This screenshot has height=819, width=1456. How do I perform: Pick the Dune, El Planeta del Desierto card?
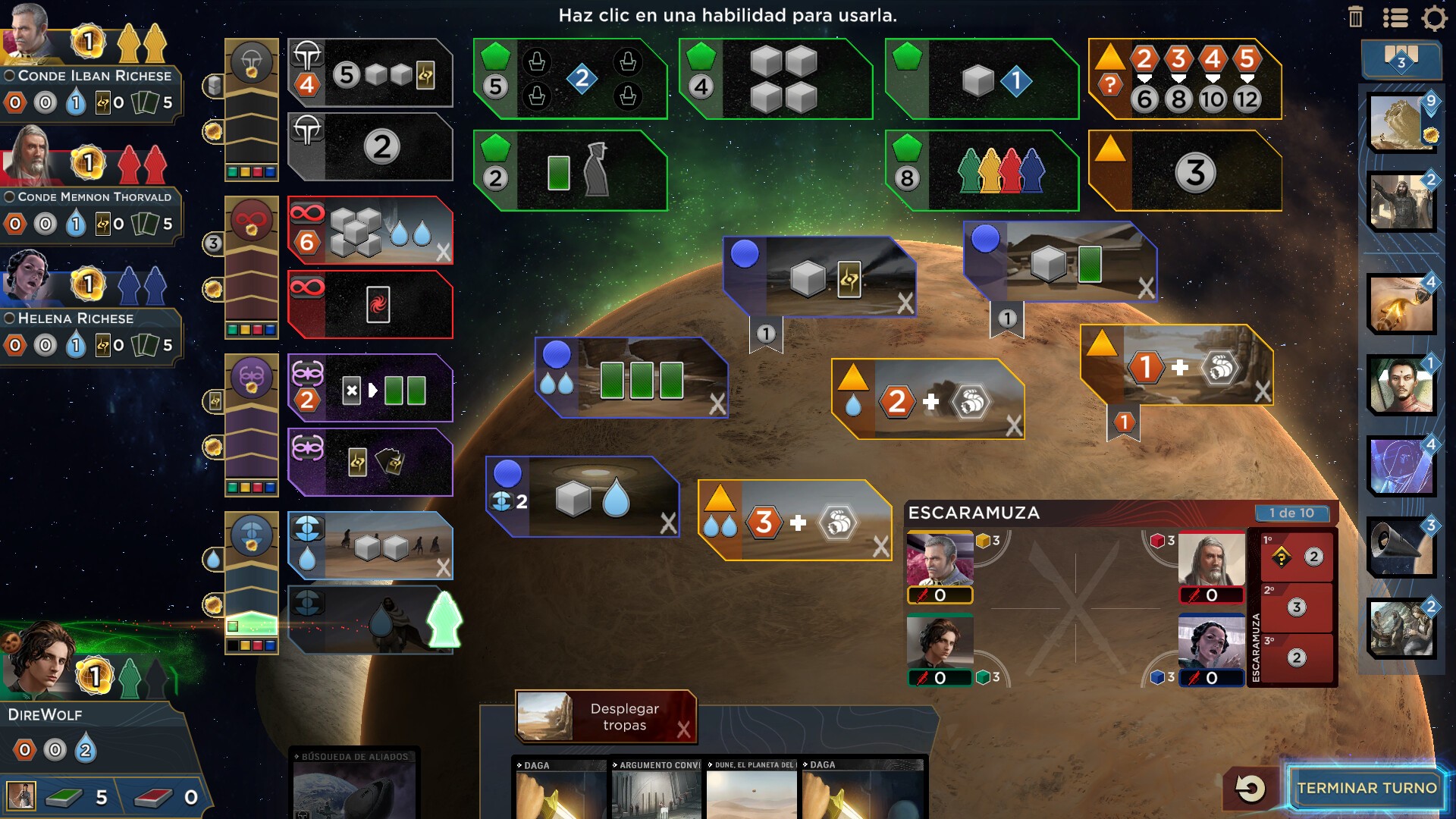click(x=752, y=789)
